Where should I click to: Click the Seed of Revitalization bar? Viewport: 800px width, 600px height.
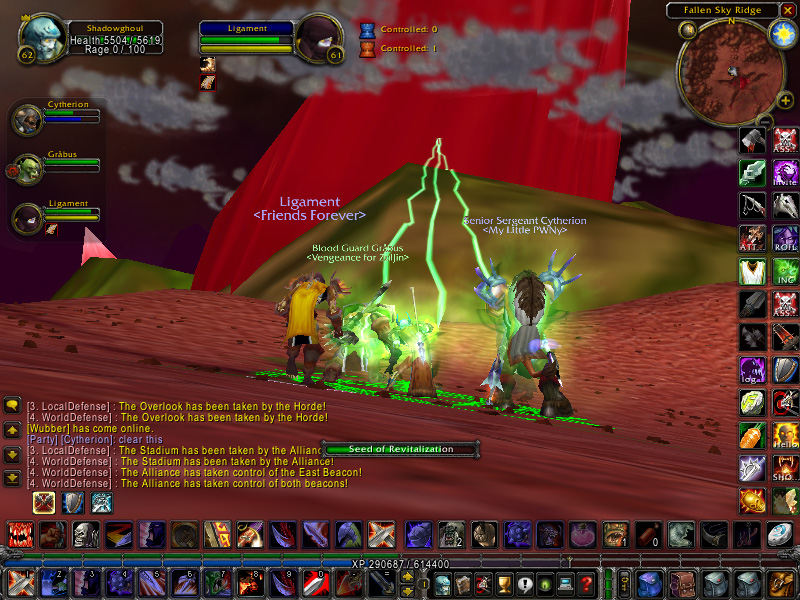coord(401,449)
